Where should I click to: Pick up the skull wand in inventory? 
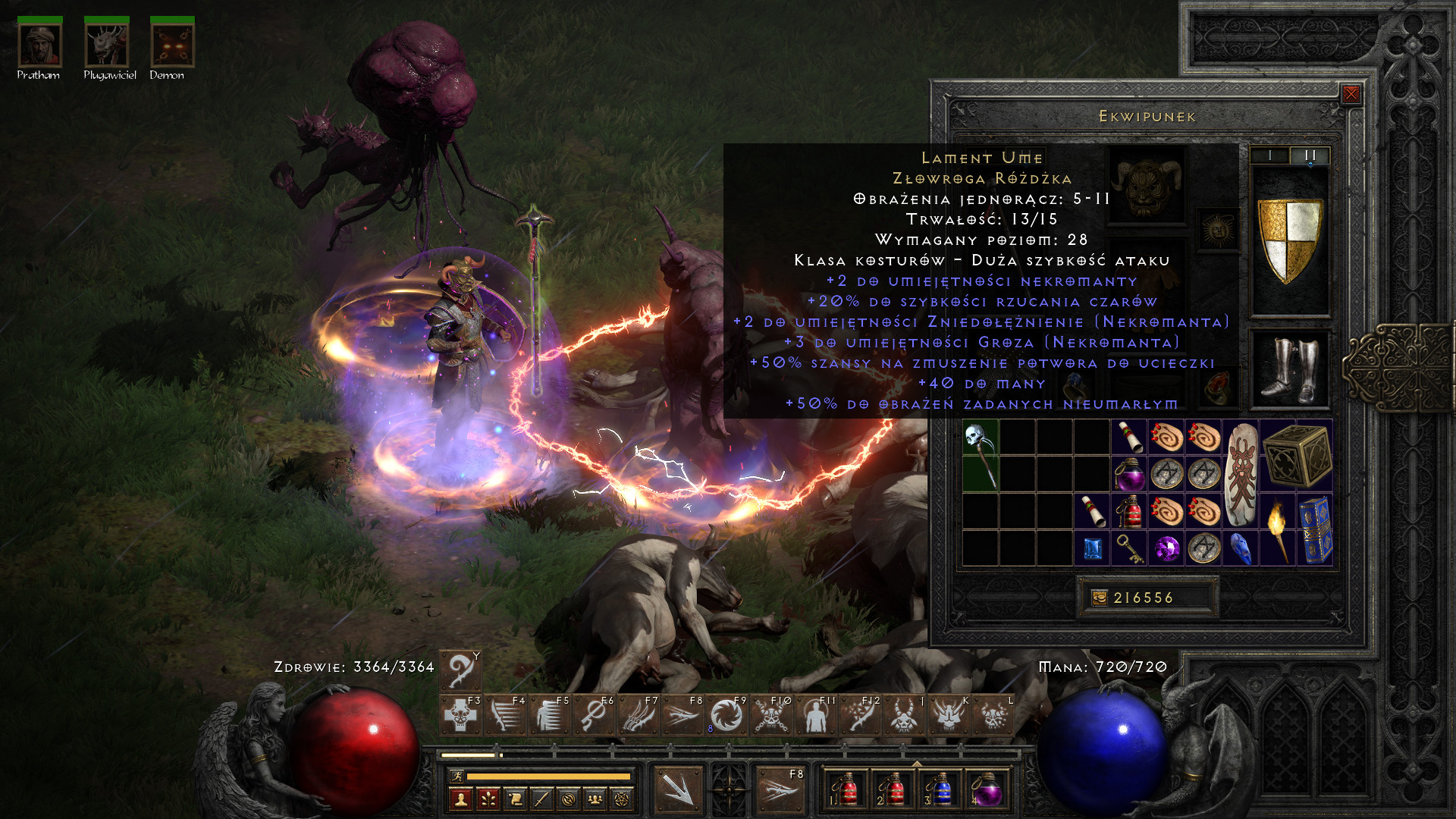pyautogui.click(x=980, y=455)
